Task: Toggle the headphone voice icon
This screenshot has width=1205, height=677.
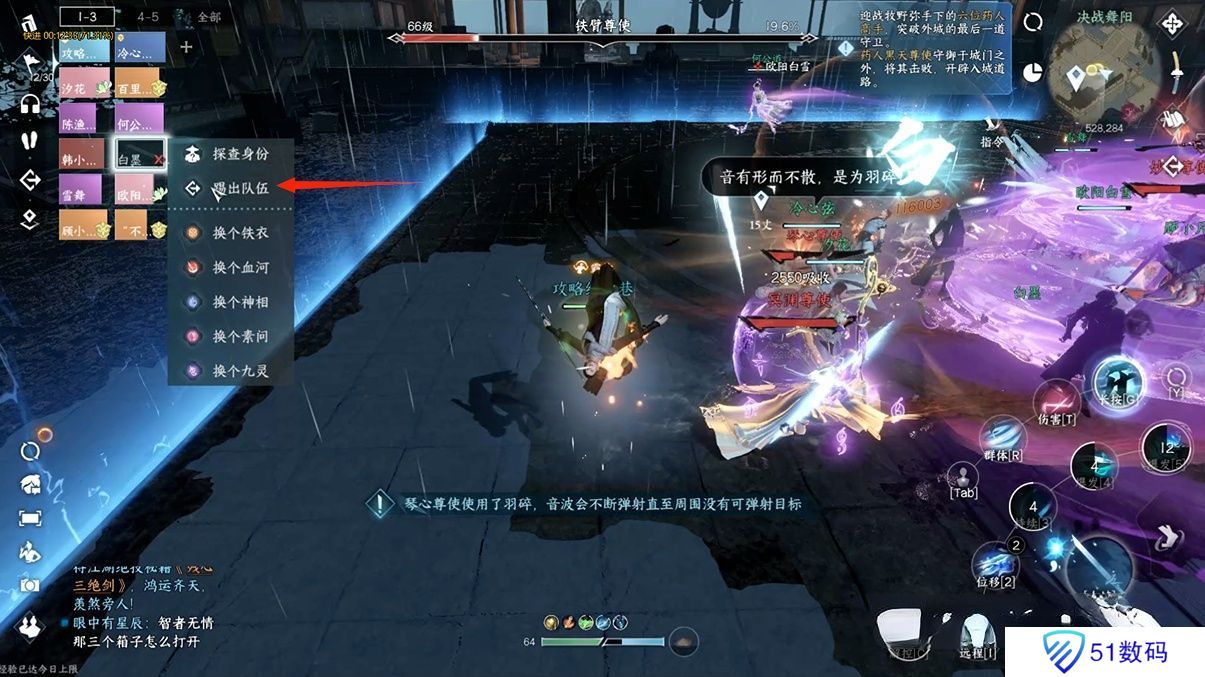Action: point(30,104)
